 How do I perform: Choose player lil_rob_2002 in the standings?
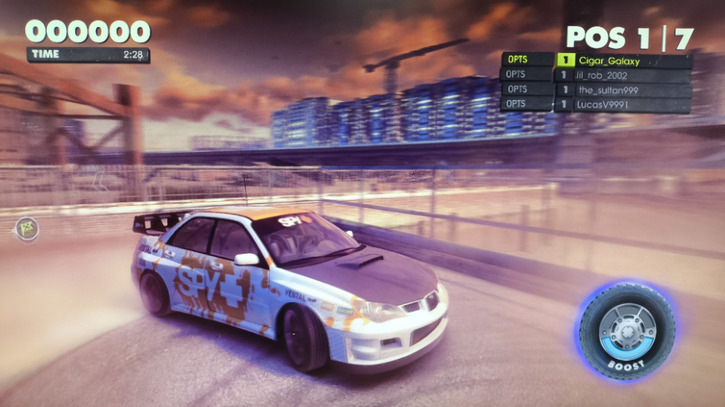pos(622,75)
